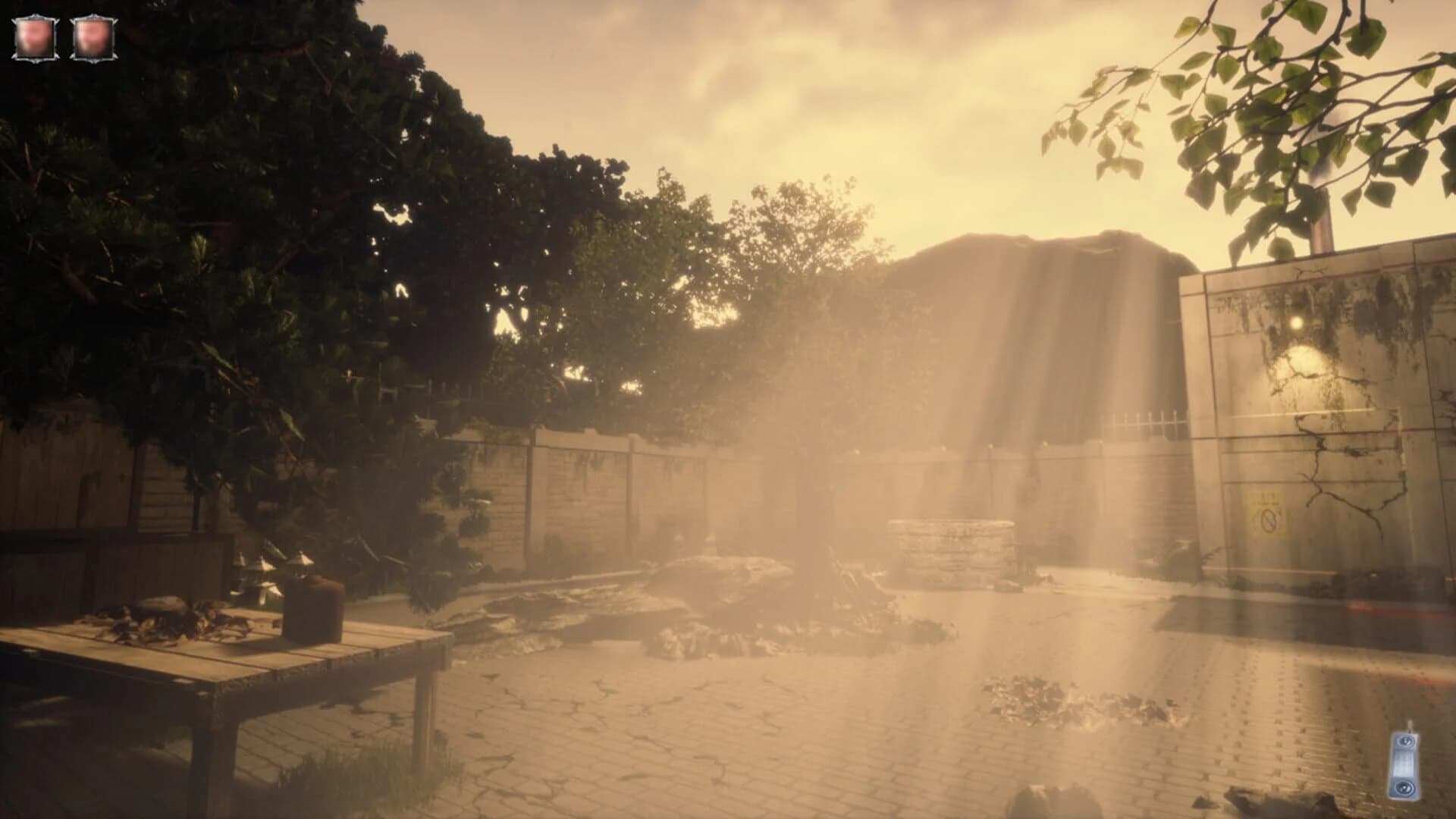Open the handheld radio device
Screen dimensions: 1456x819
[x=1407, y=766]
